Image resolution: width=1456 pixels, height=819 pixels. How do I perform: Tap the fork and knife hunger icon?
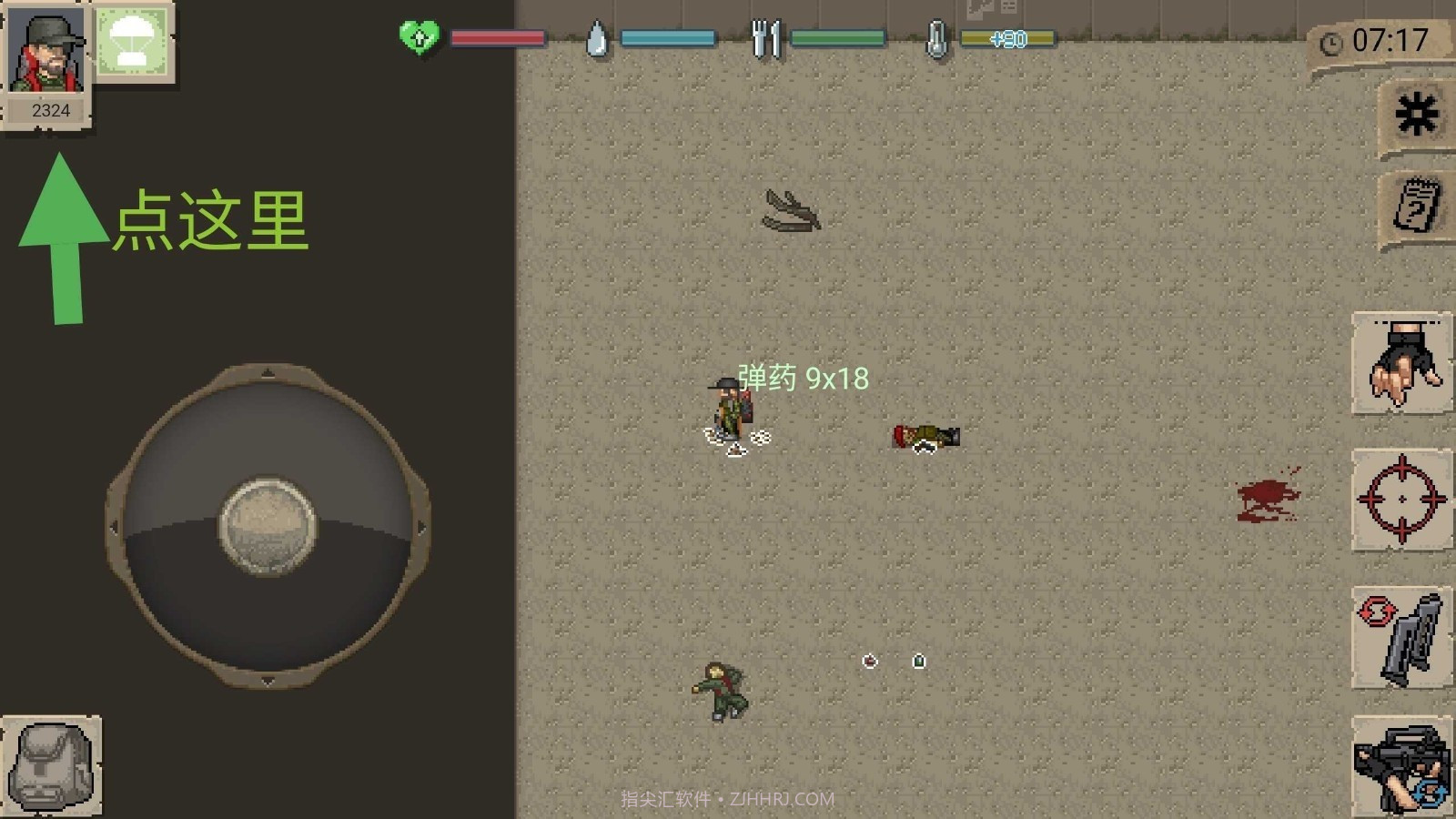click(x=764, y=38)
